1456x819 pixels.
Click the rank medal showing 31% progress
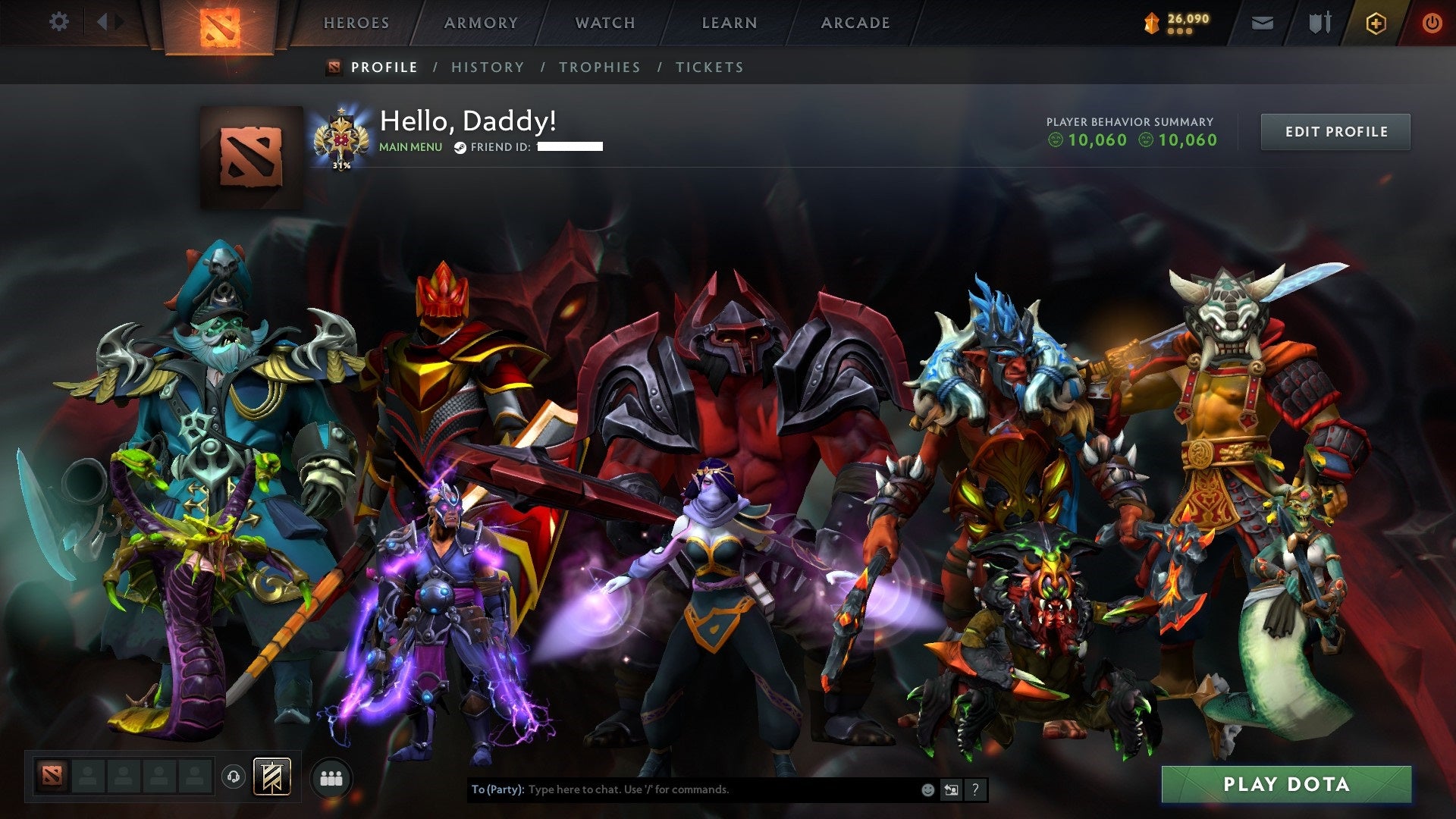click(343, 138)
